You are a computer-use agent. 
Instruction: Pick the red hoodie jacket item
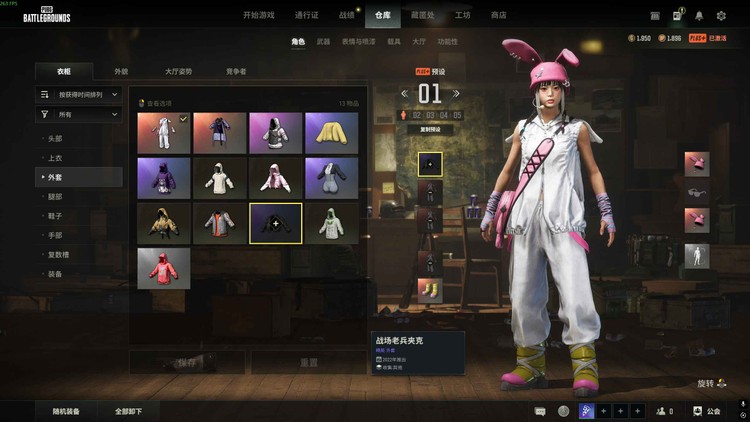pyautogui.click(x=163, y=268)
